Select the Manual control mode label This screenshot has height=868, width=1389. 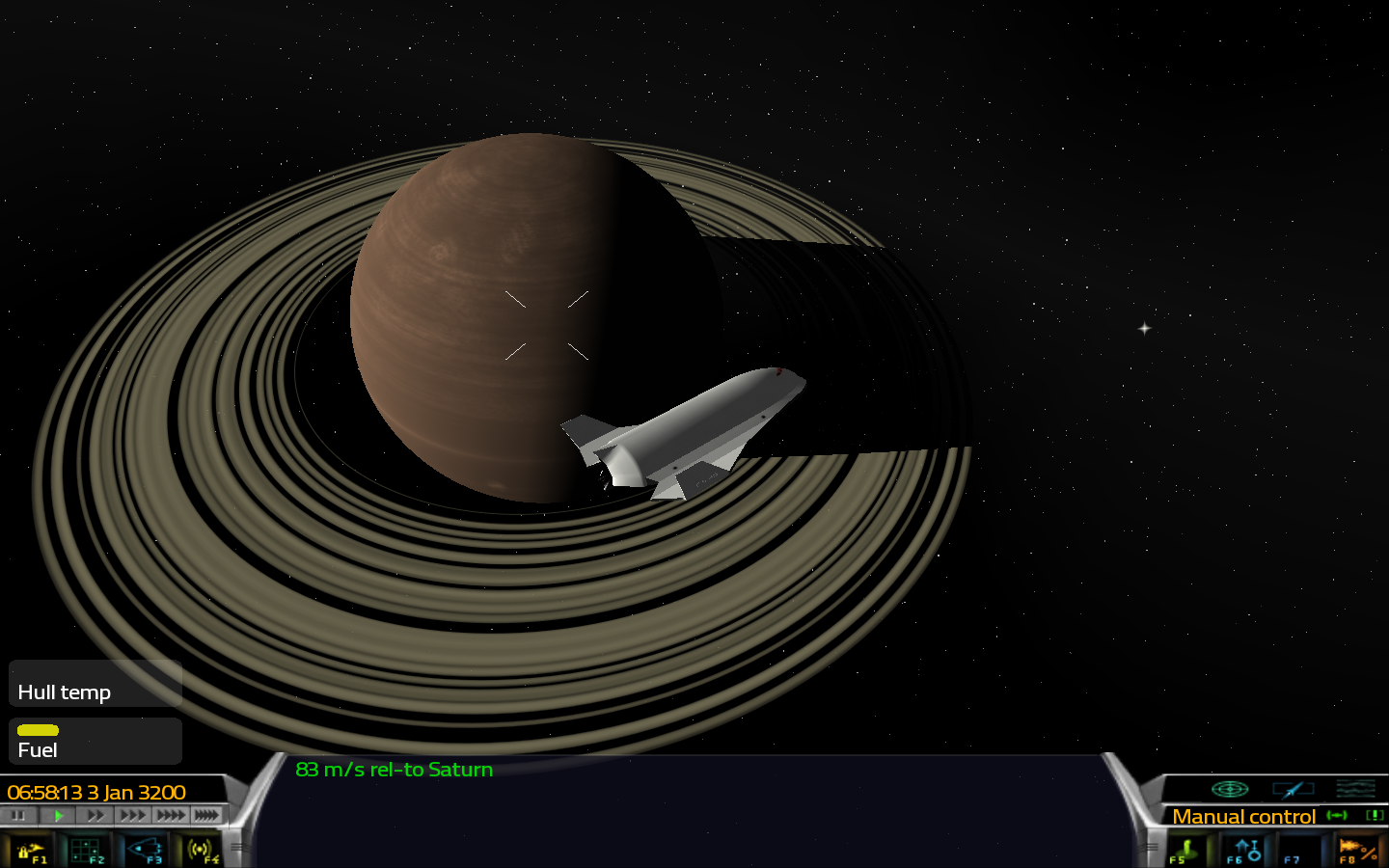1242,816
